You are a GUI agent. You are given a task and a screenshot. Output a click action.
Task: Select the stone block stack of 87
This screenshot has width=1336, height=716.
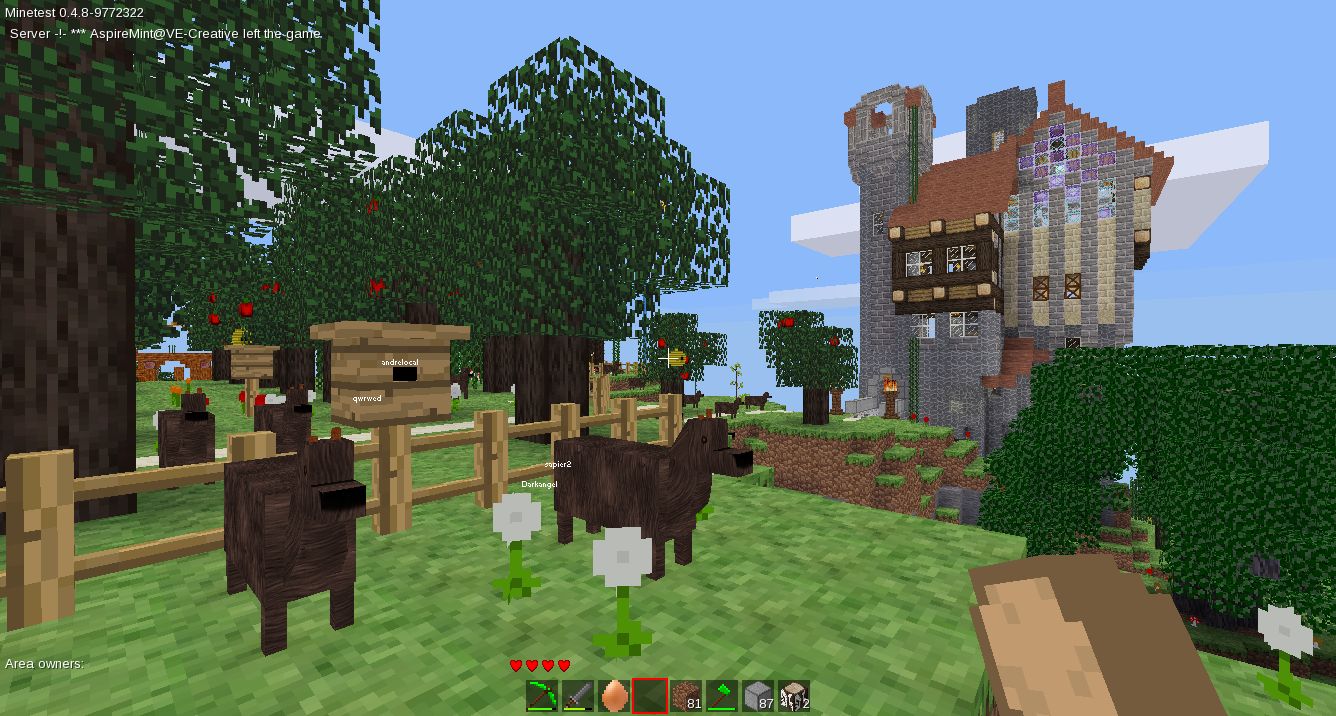click(758, 695)
